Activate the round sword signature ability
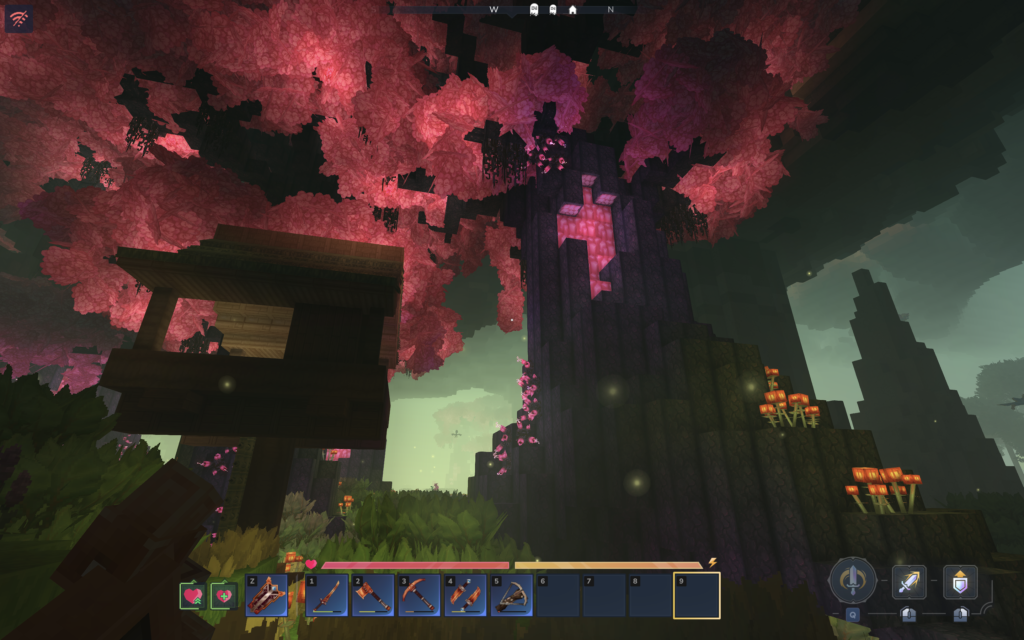 point(852,580)
